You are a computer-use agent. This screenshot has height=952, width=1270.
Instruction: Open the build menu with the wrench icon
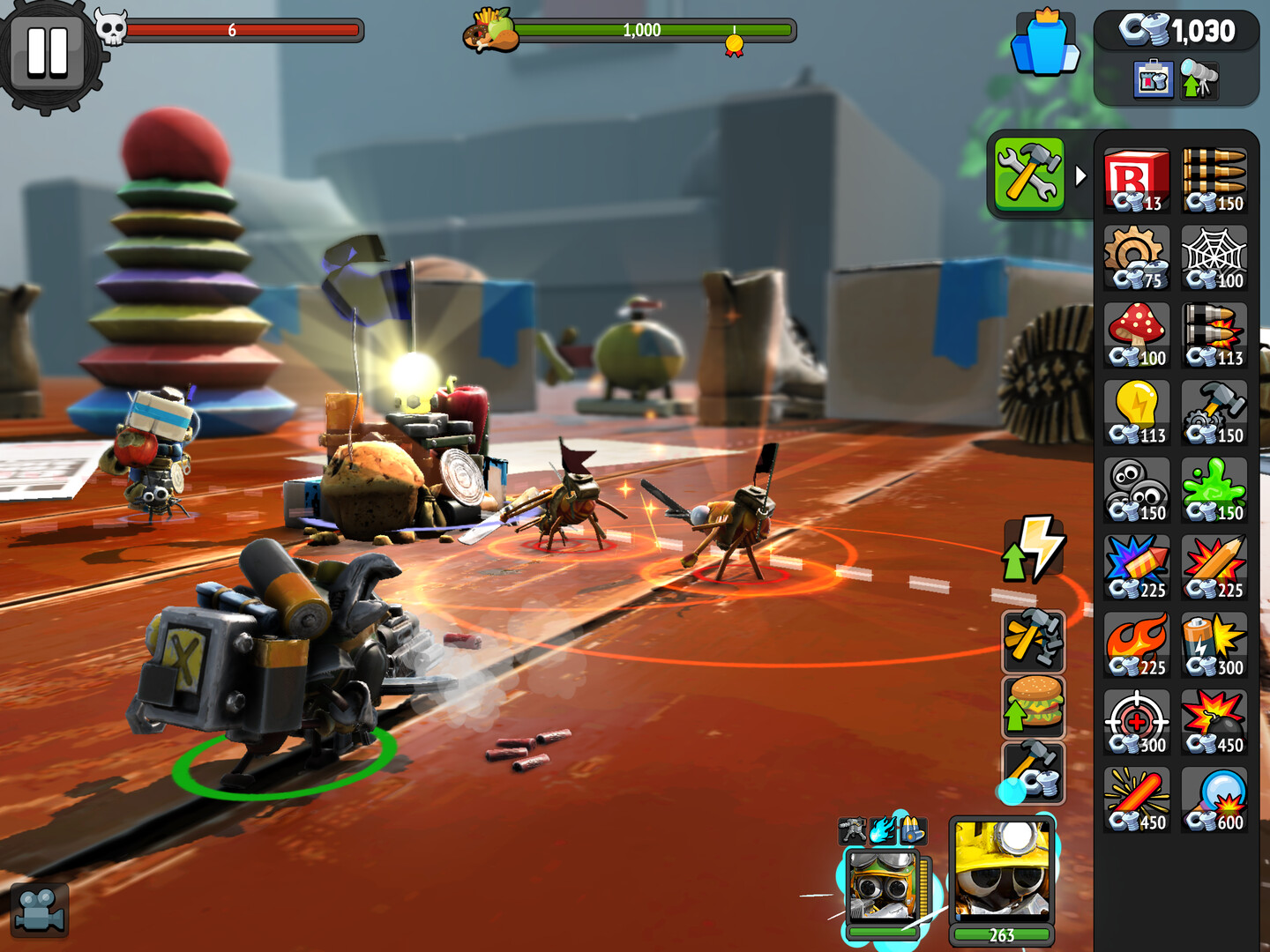pyautogui.click(x=1030, y=173)
